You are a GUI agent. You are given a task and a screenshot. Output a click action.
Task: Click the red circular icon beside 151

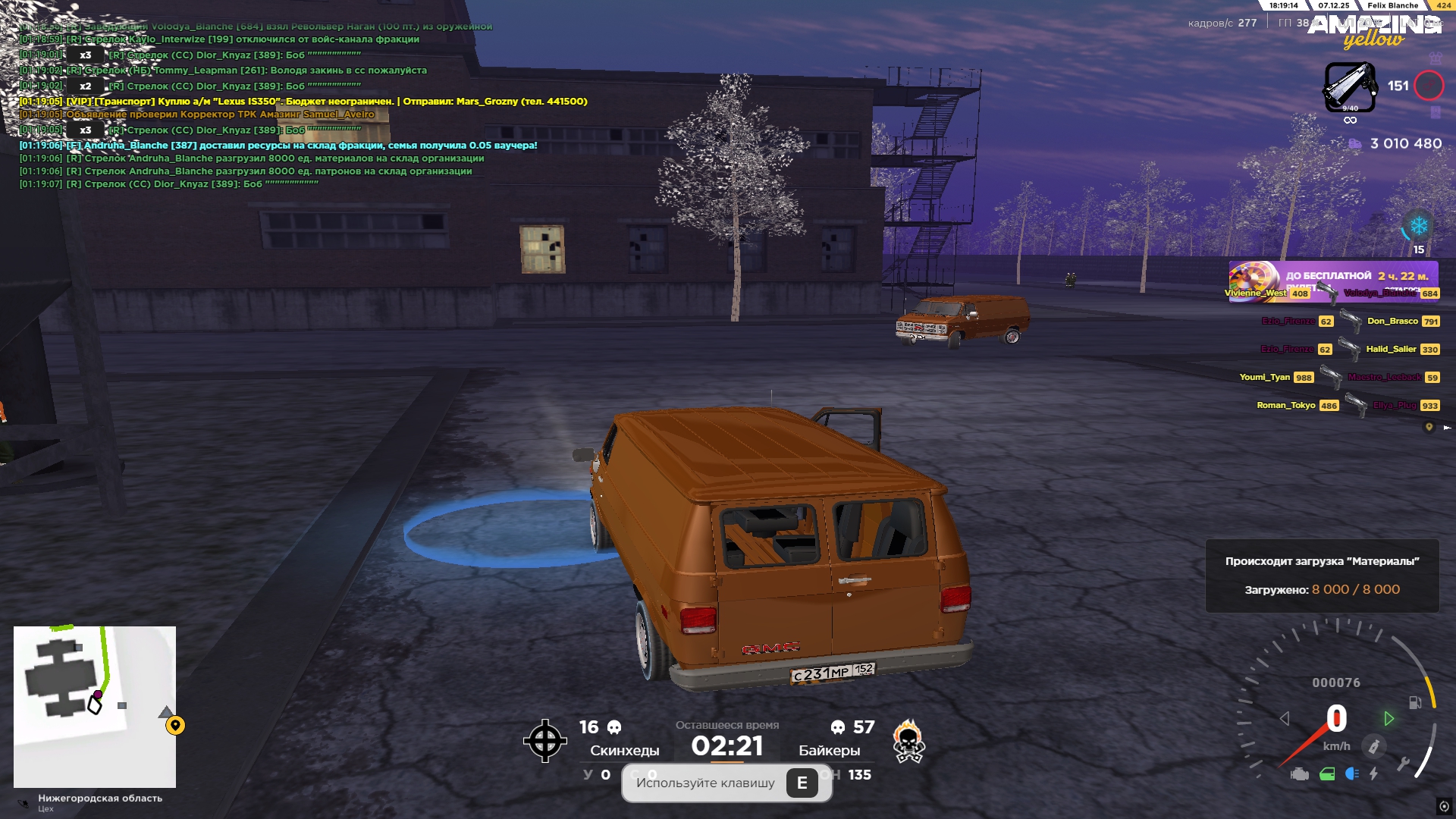[1429, 86]
